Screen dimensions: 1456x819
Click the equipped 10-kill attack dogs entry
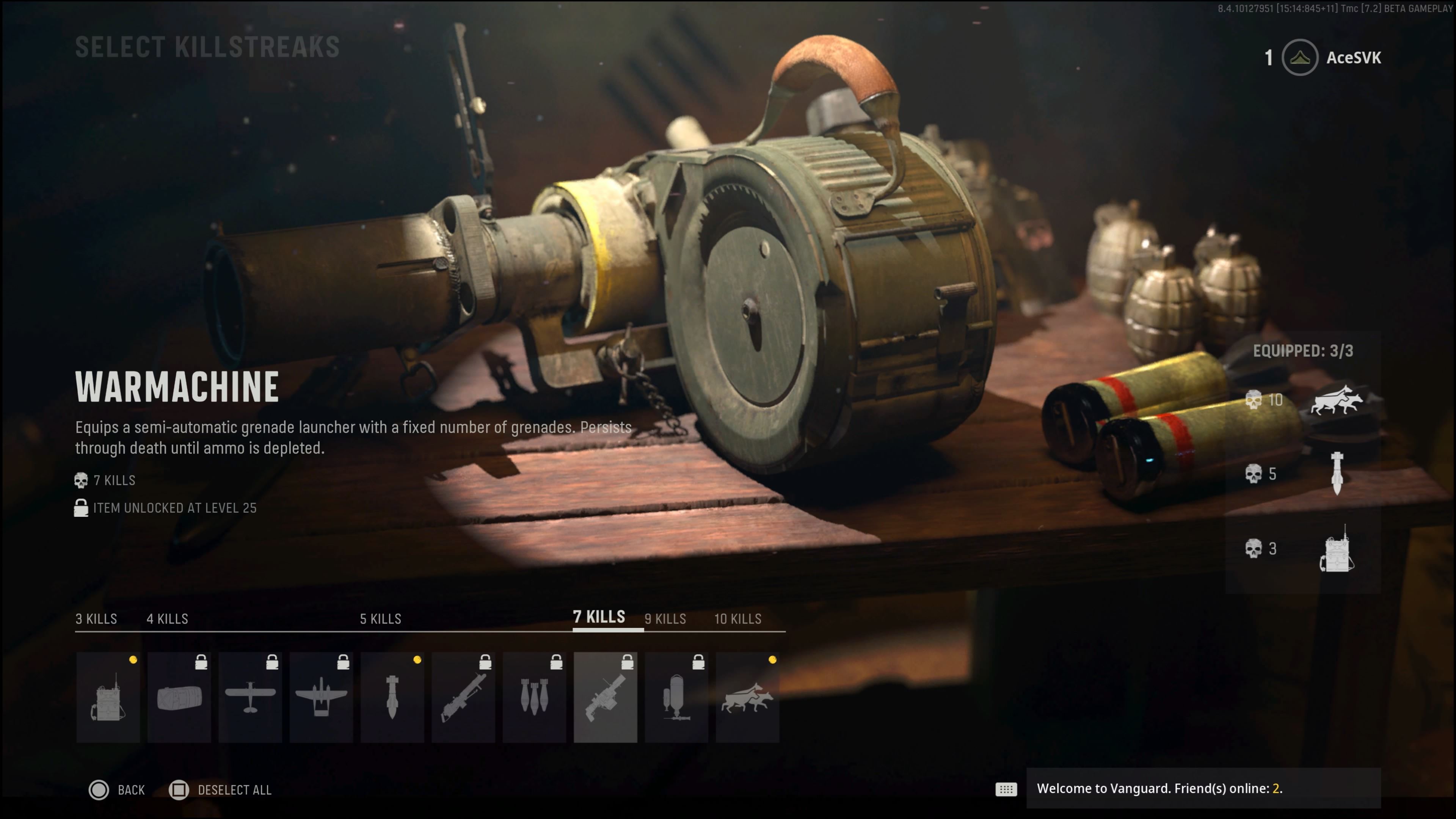click(x=1303, y=401)
